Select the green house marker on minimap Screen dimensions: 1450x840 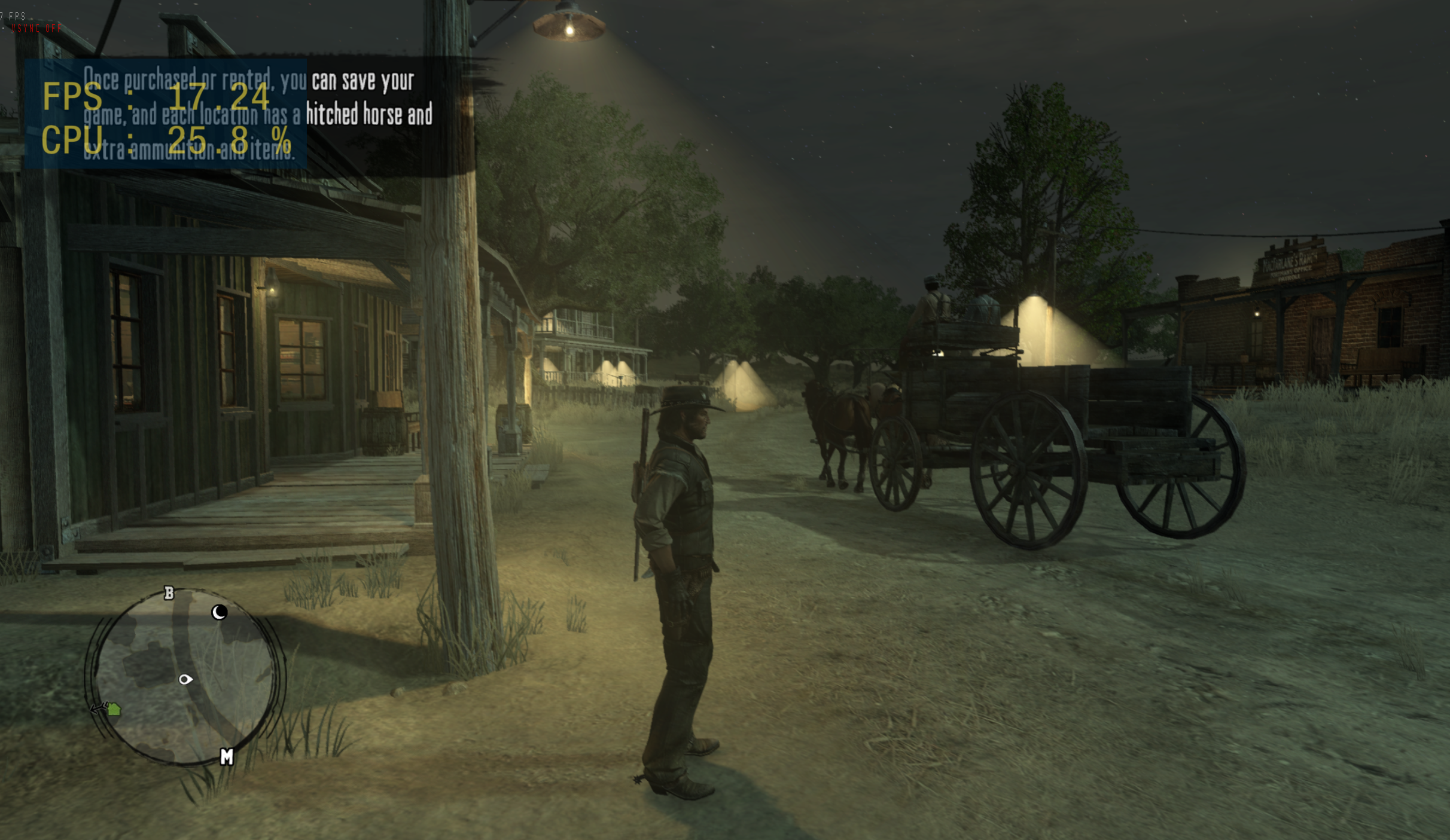click(114, 710)
